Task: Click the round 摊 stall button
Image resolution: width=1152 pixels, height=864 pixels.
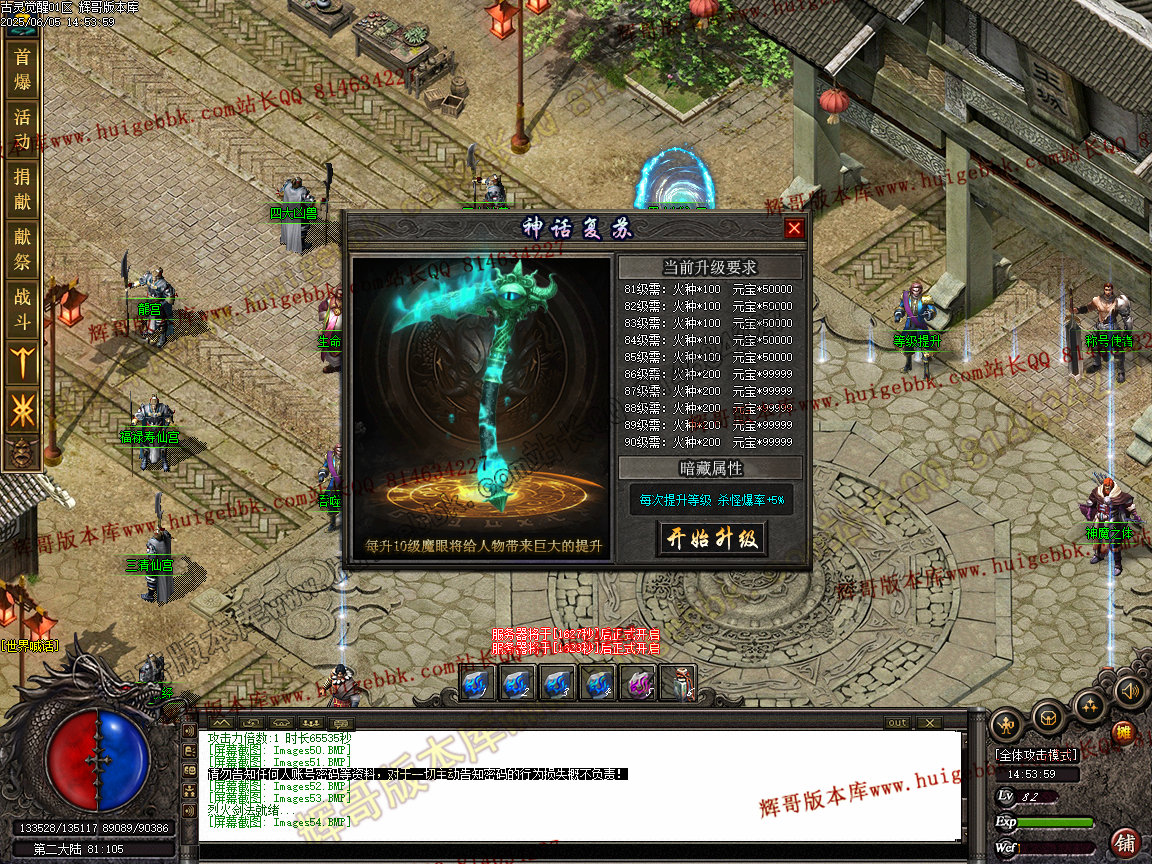Action: 1123,732
